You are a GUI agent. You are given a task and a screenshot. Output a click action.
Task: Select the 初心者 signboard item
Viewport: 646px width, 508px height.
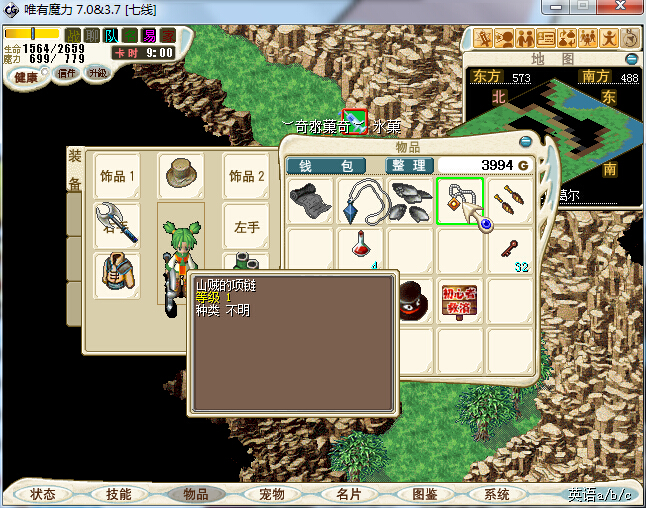(x=460, y=300)
